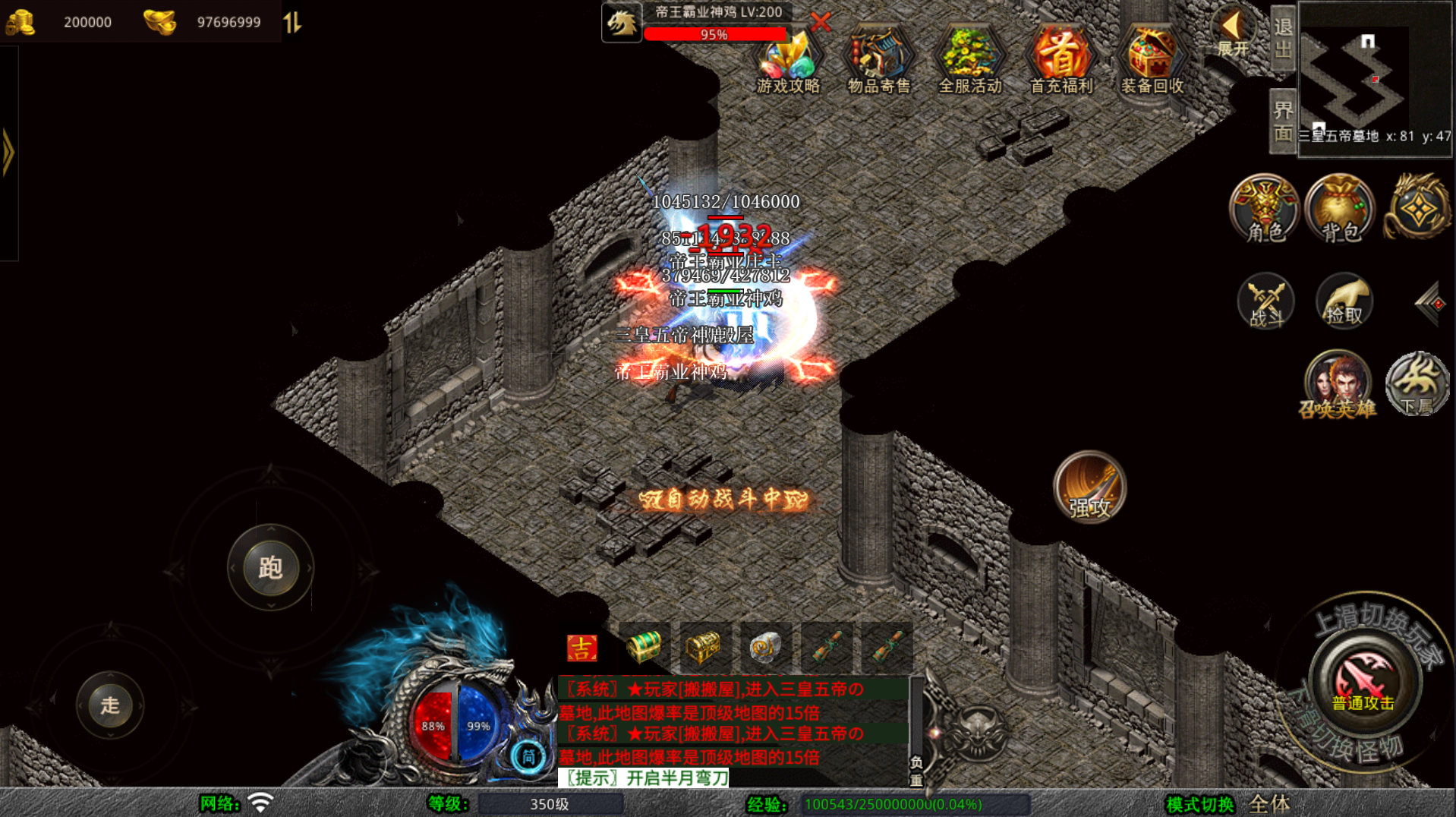
Task: Open the 物品寄售 consignment shop
Action: [x=879, y=61]
